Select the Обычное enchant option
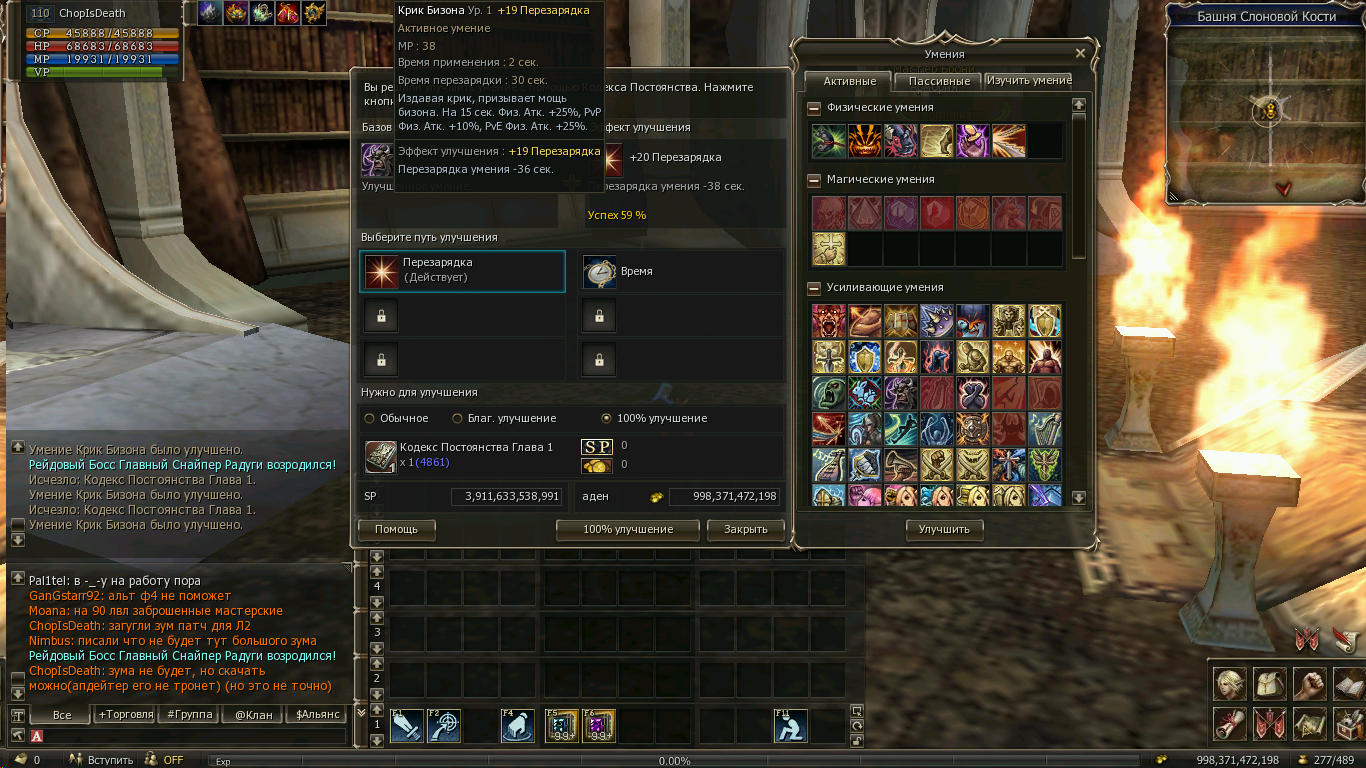This screenshot has width=1366, height=768. coord(371,418)
